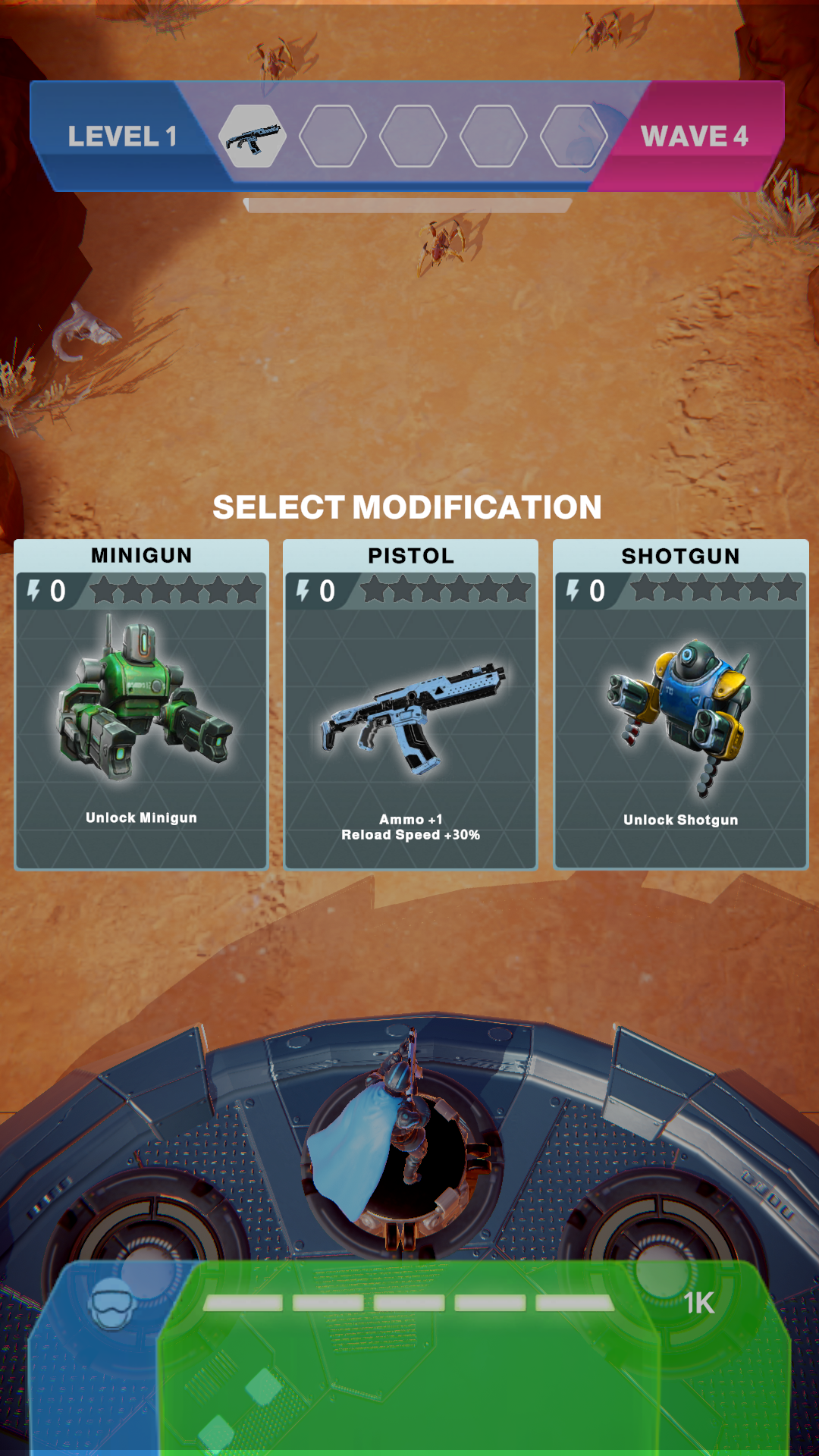
Task: Choose the Minigun unlock card
Action: pos(142,704)
